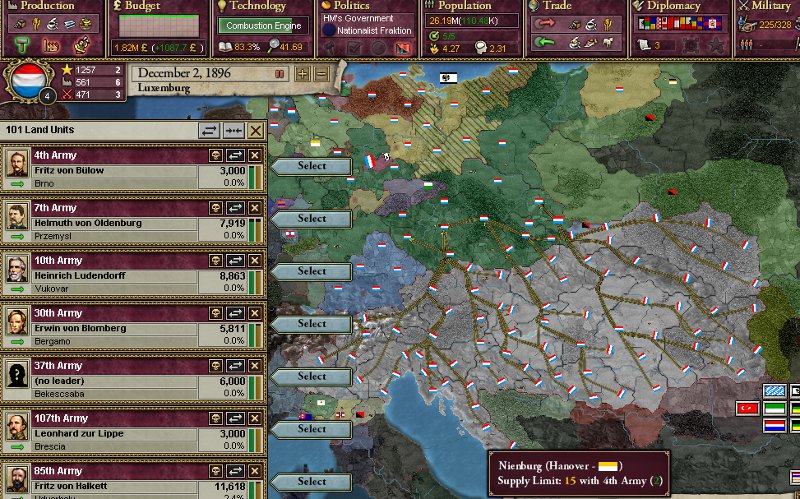Select the 4th Army with its Select button

(311, 166)
